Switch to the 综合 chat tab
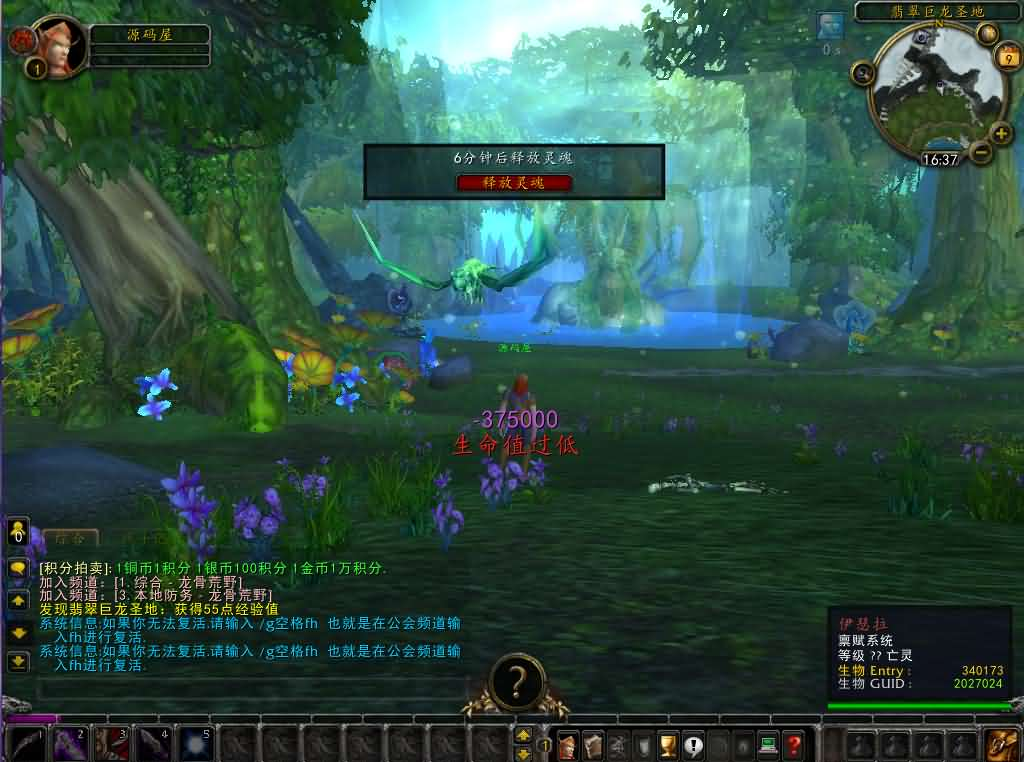Image resolution: width=1024 pixels, height=762 pixels. (69, 538)
